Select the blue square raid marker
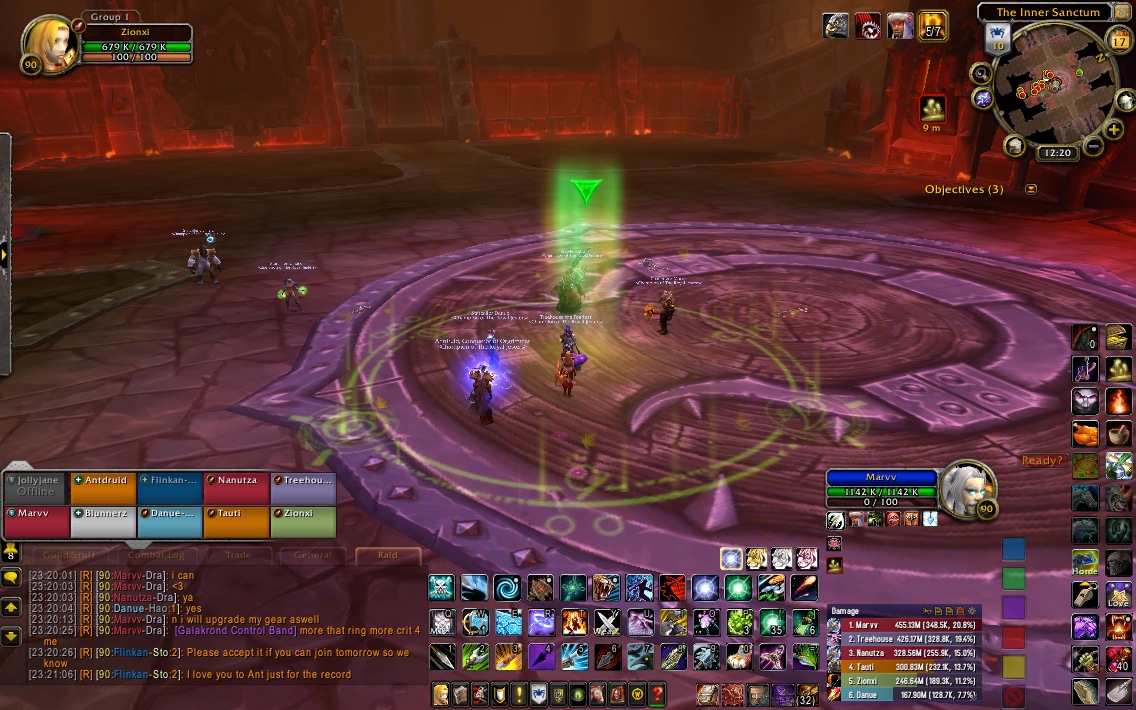Viewport: 1136px width, 710px height. 1014,549
